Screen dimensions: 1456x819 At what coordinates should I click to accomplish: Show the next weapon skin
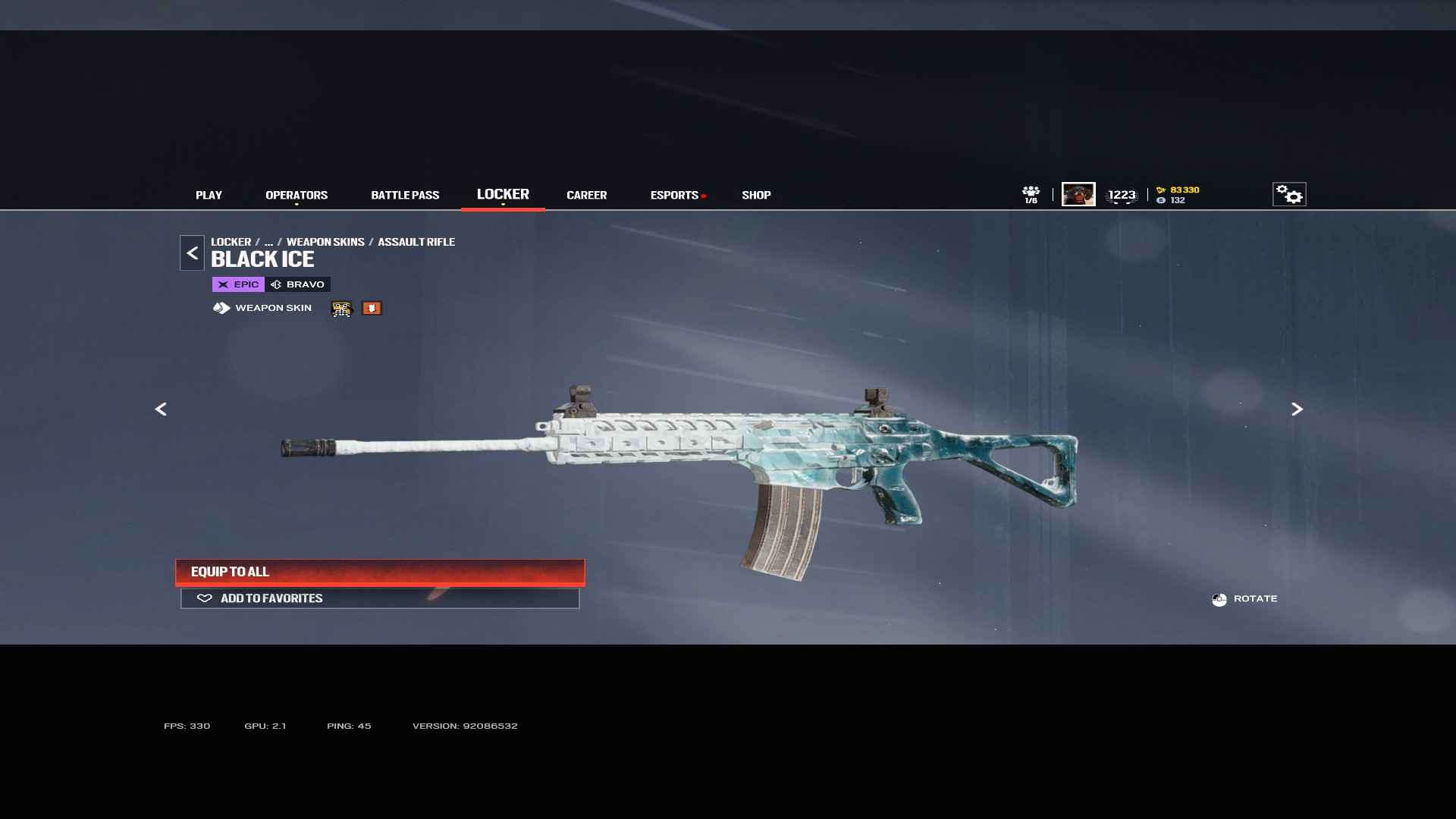1297,409
